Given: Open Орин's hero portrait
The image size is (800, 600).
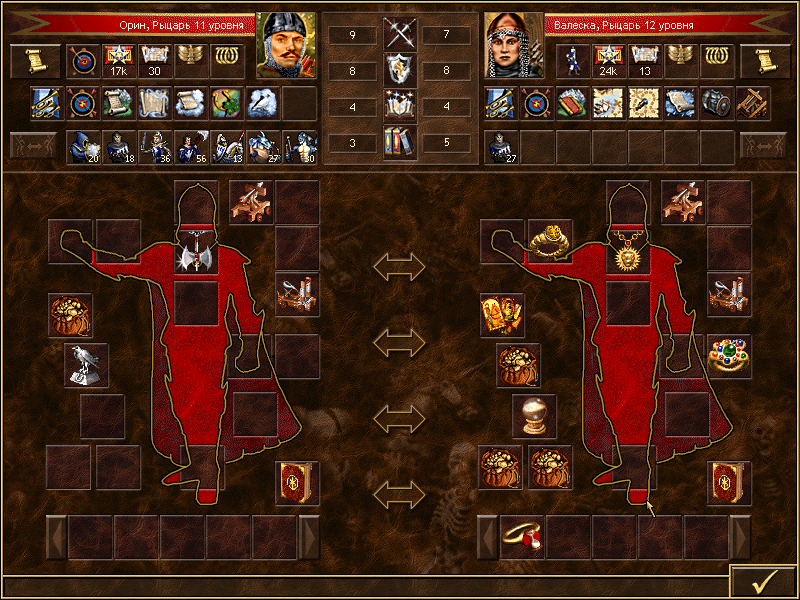Looking at the screenshot, I should point(286,45).
